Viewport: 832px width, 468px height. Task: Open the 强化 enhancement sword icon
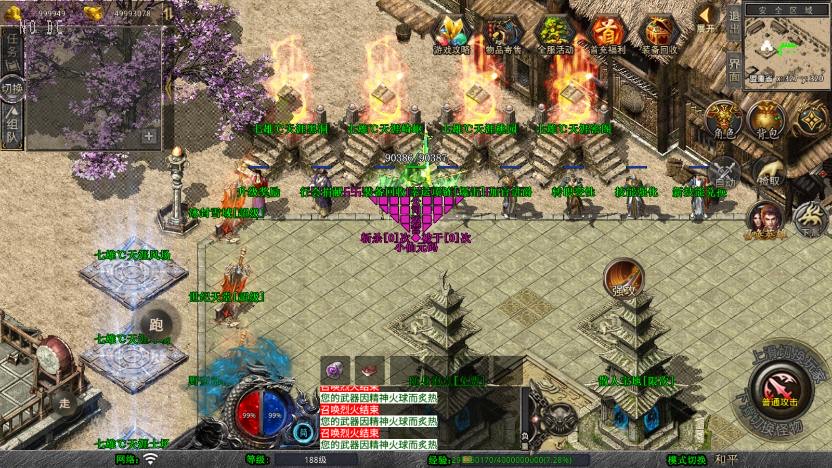[x=622, y=278]
